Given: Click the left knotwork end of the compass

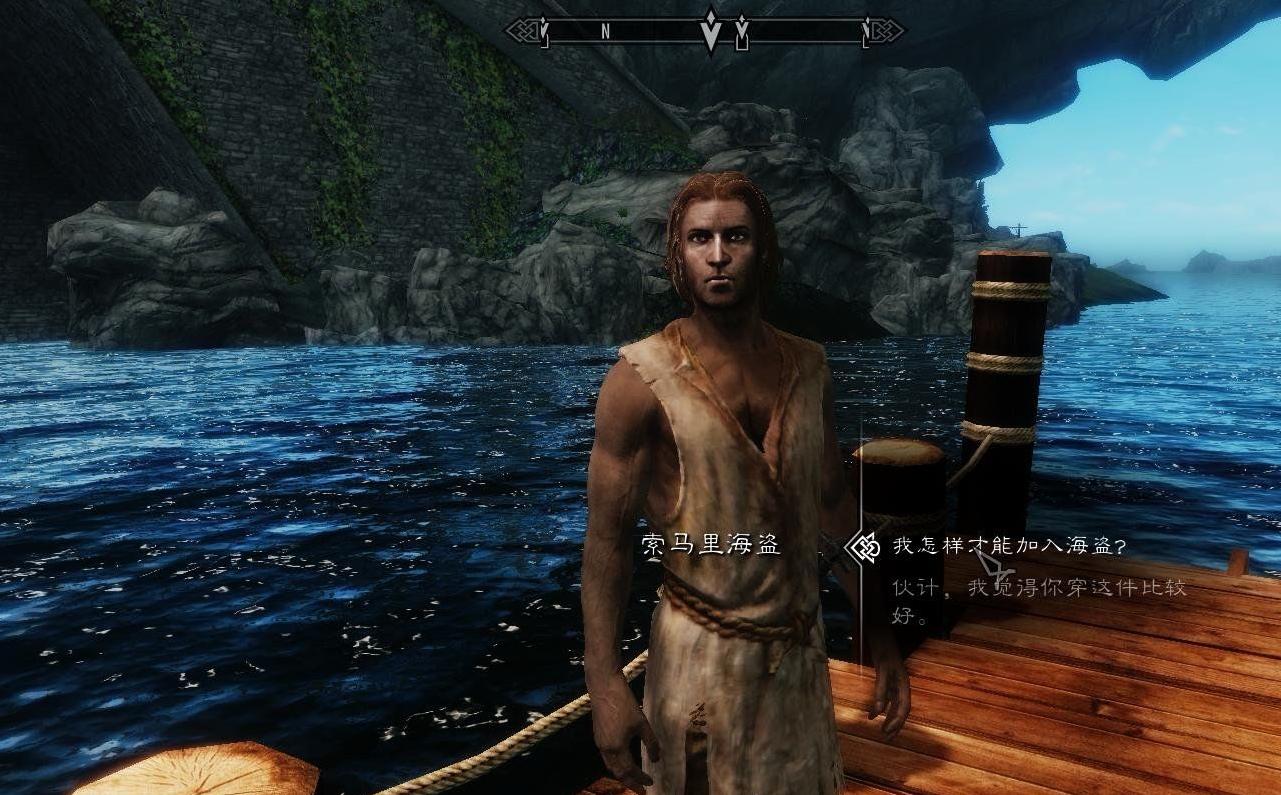Looking at the screenshot, I should [523, 28].
